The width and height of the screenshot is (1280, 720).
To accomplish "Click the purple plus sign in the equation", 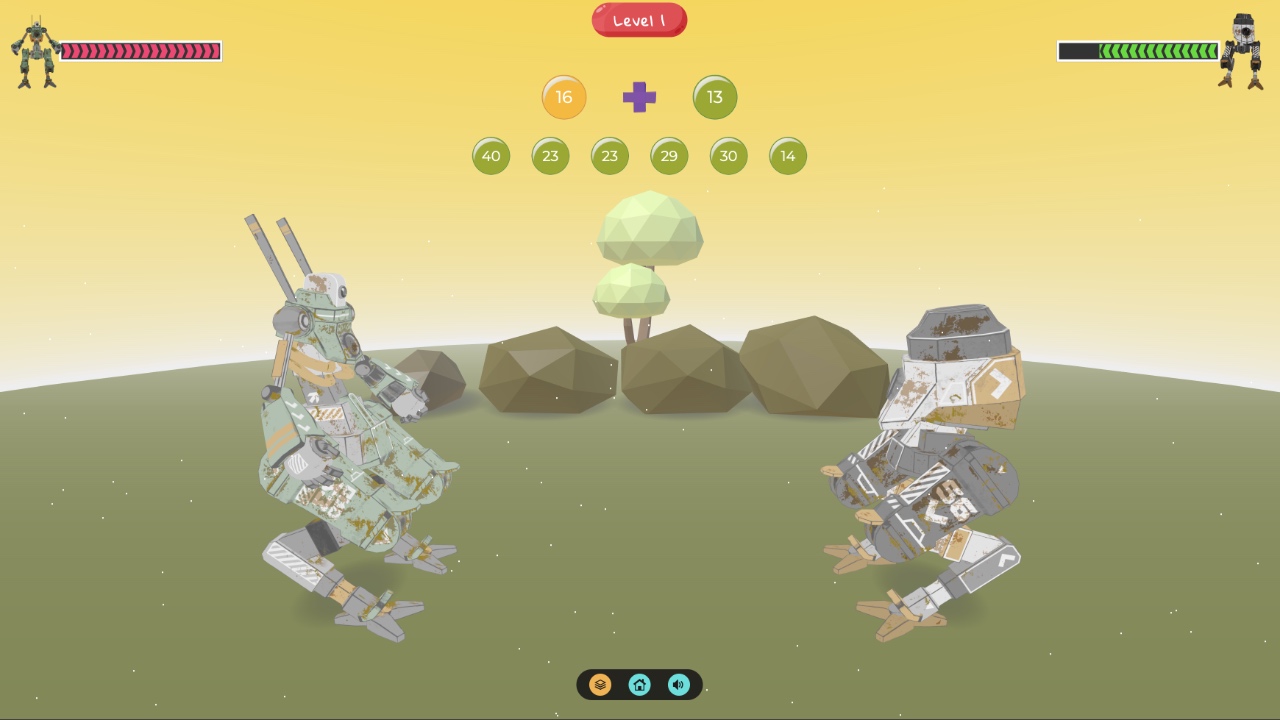I will pyautogui.click(x=639, y=98).
